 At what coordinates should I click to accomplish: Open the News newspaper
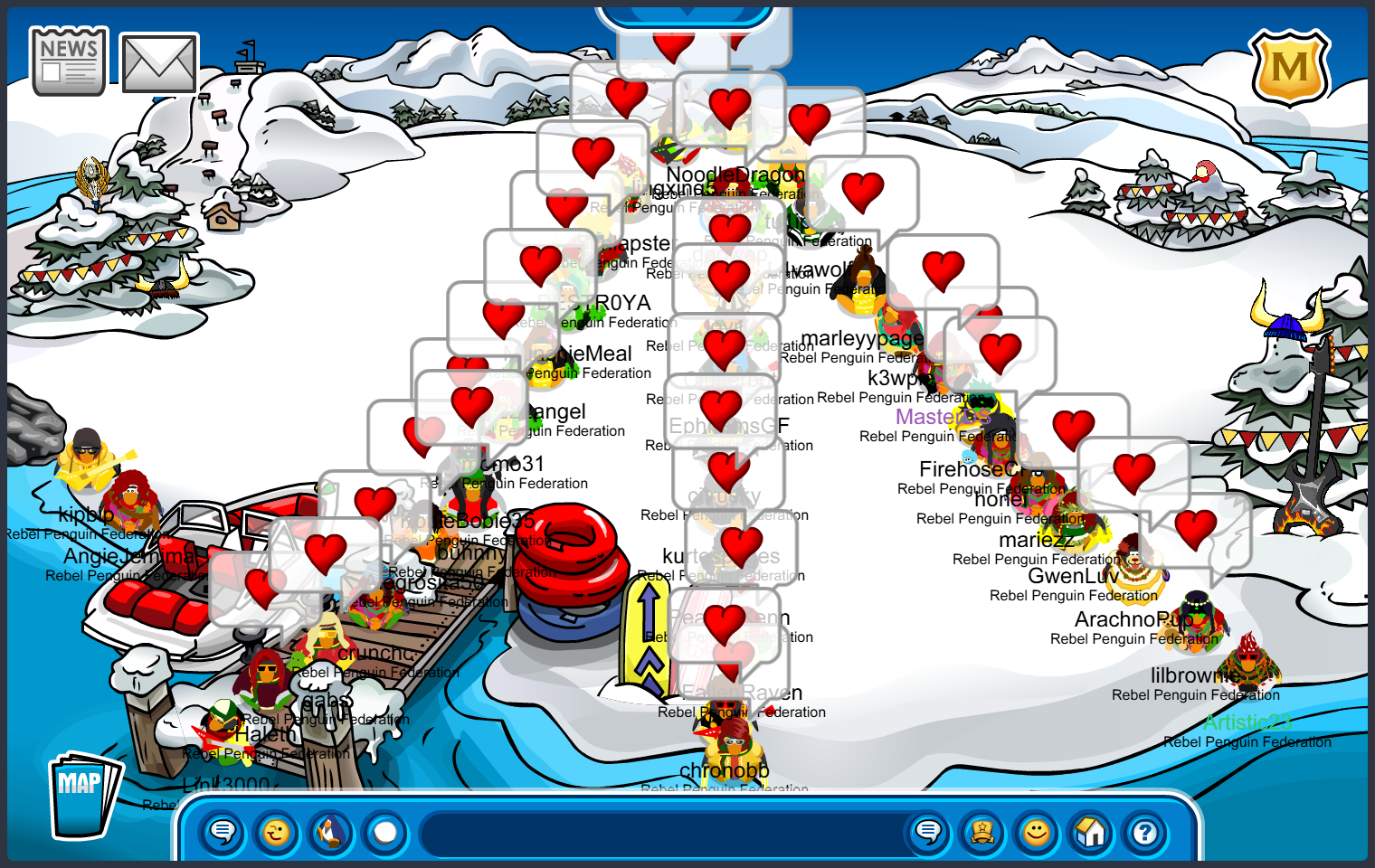(69, 61)
